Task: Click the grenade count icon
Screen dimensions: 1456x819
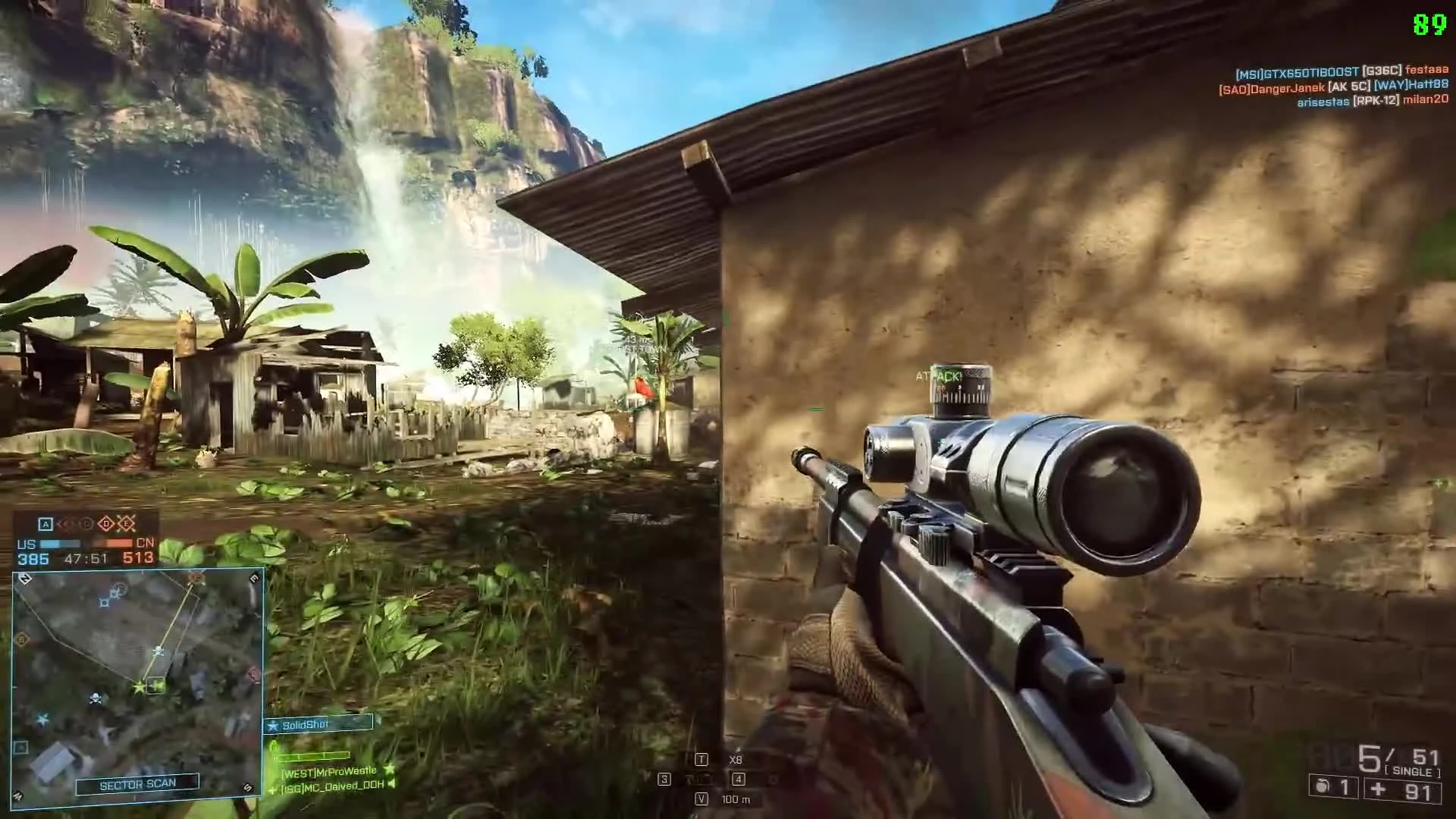Action: pos(1321,789)
